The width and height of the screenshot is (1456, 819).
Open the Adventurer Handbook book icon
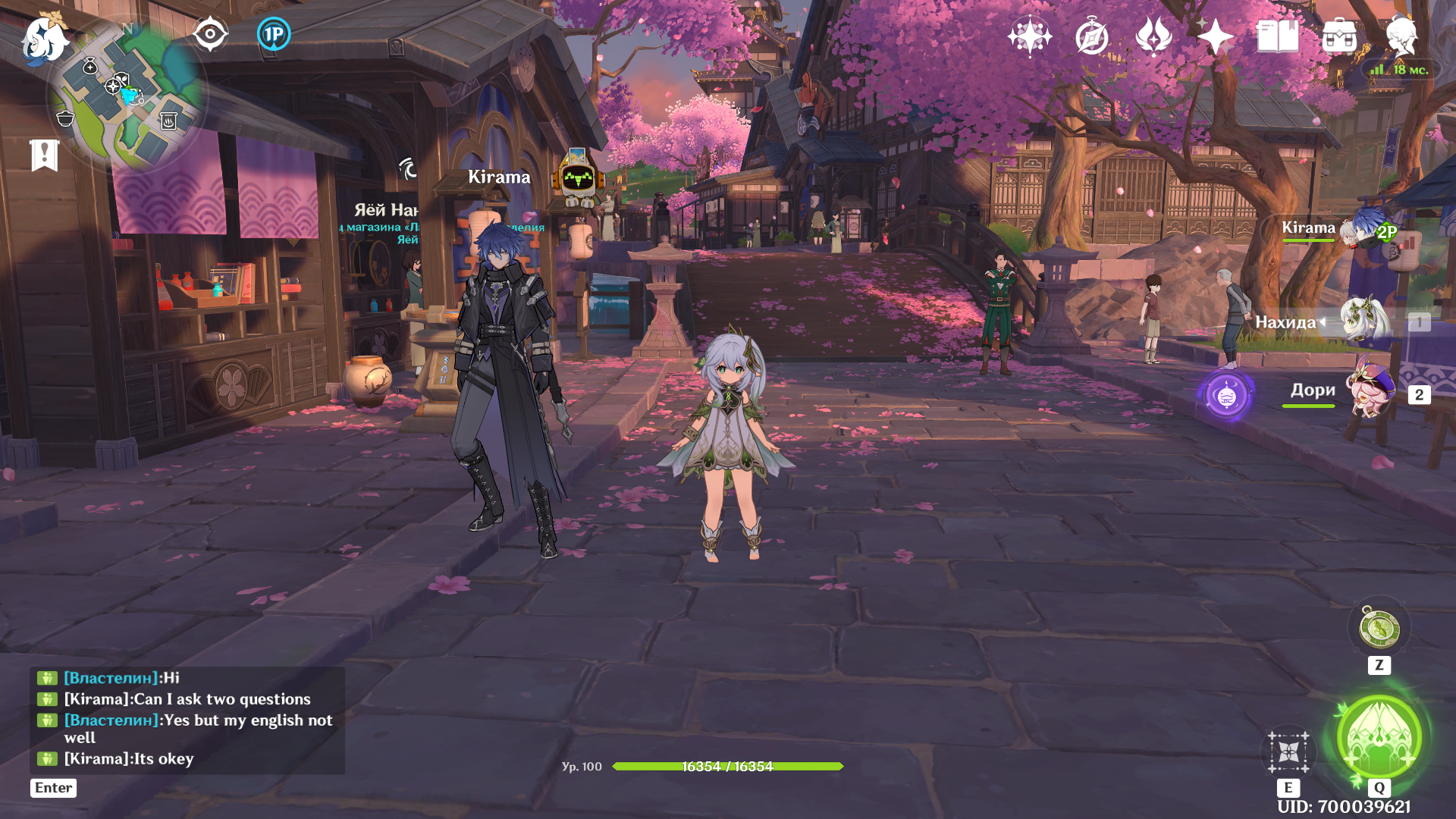point(1277,36)
